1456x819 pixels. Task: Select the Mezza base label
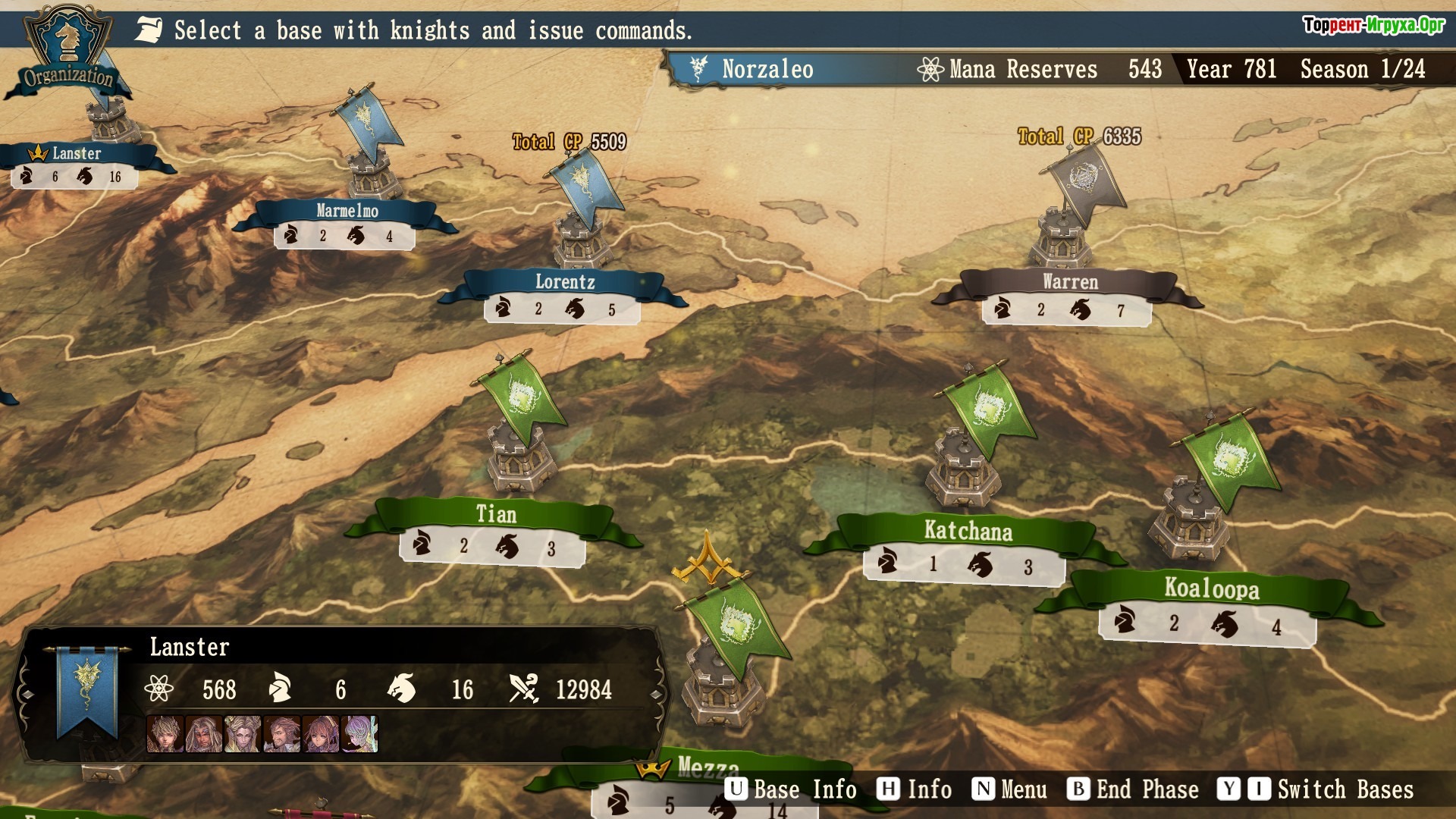pyautogui.click(x=707, y=767)
